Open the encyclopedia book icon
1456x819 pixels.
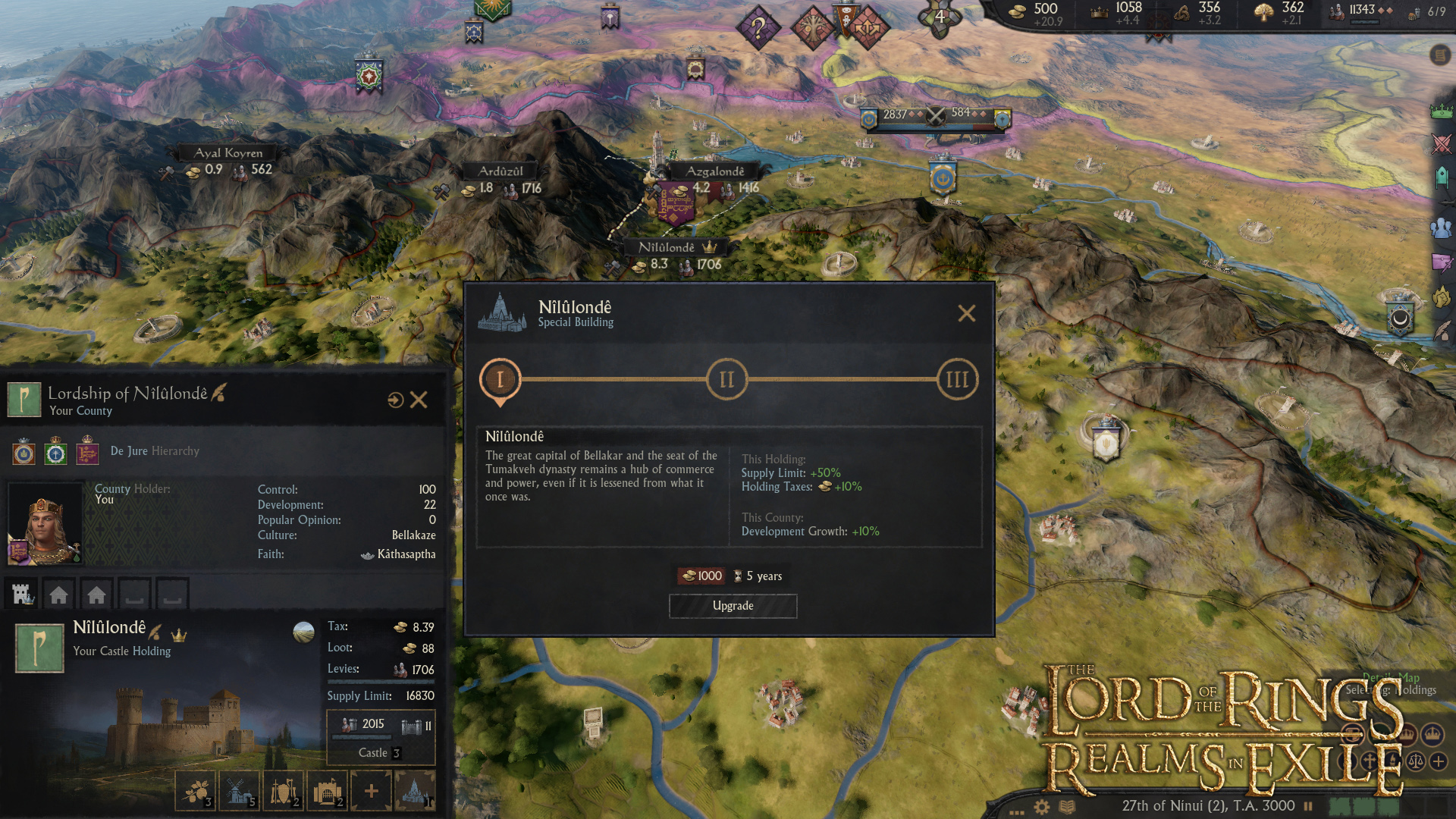[x=1068, y=806]
